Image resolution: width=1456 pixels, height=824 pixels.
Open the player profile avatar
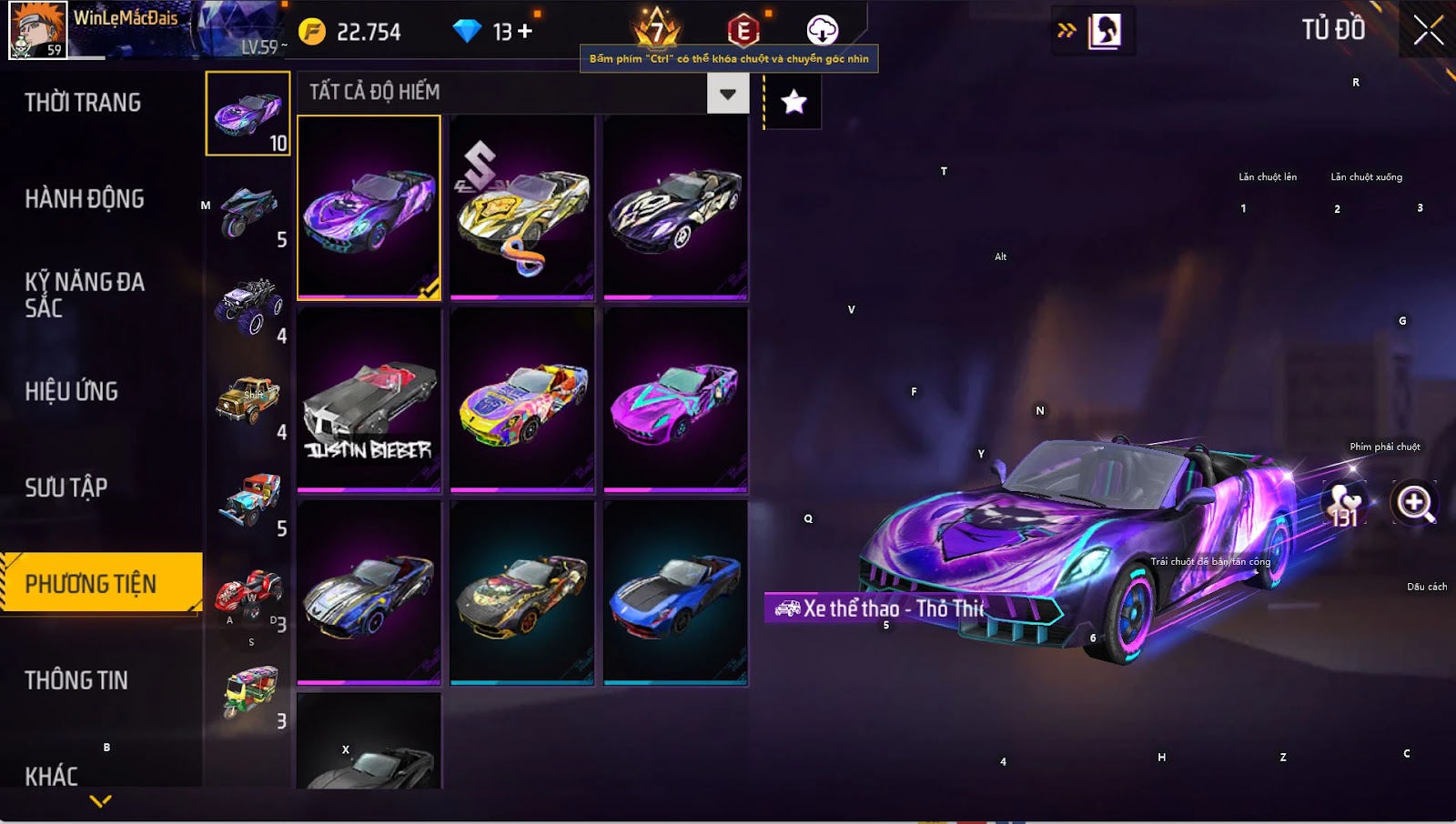click(x=37, y=30)
